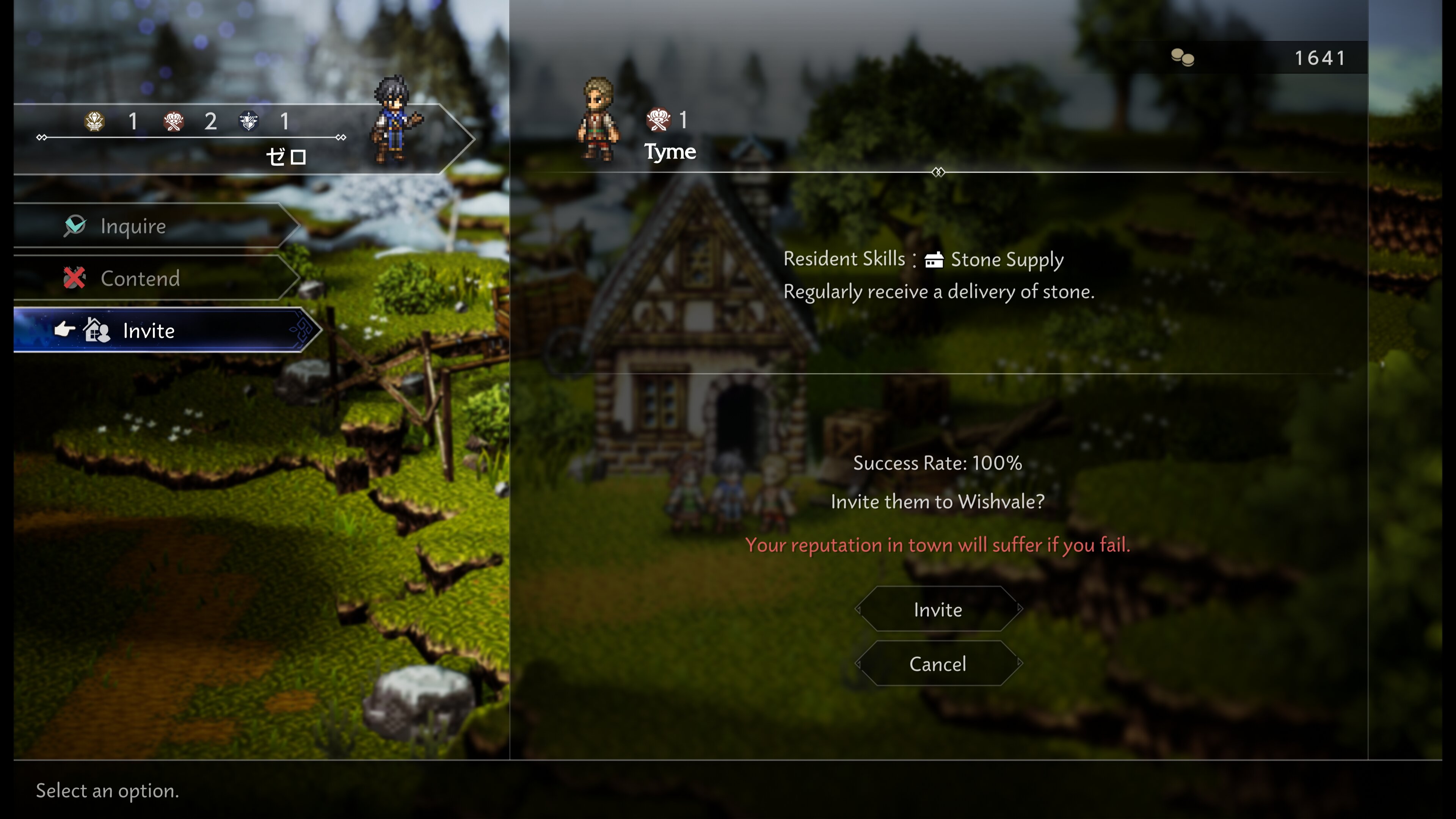This screenshot has width=1456, height=819.
Task: Click the crown-and-swords power icon showing 2
Action: [x=175, y=121]
